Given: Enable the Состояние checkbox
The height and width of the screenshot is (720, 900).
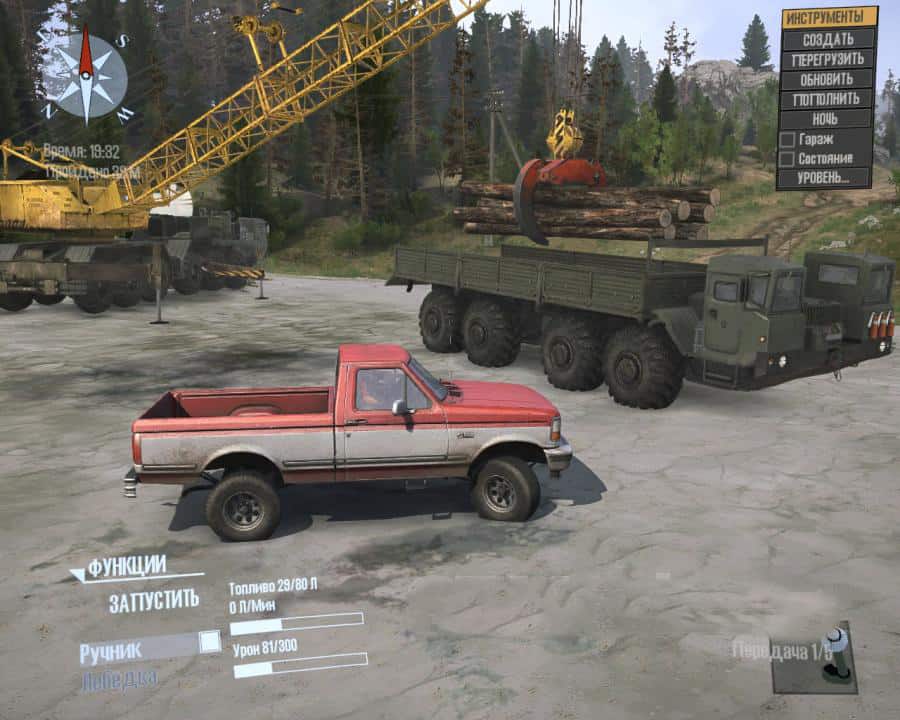Looking at the screenshot, I should point(788,158).
